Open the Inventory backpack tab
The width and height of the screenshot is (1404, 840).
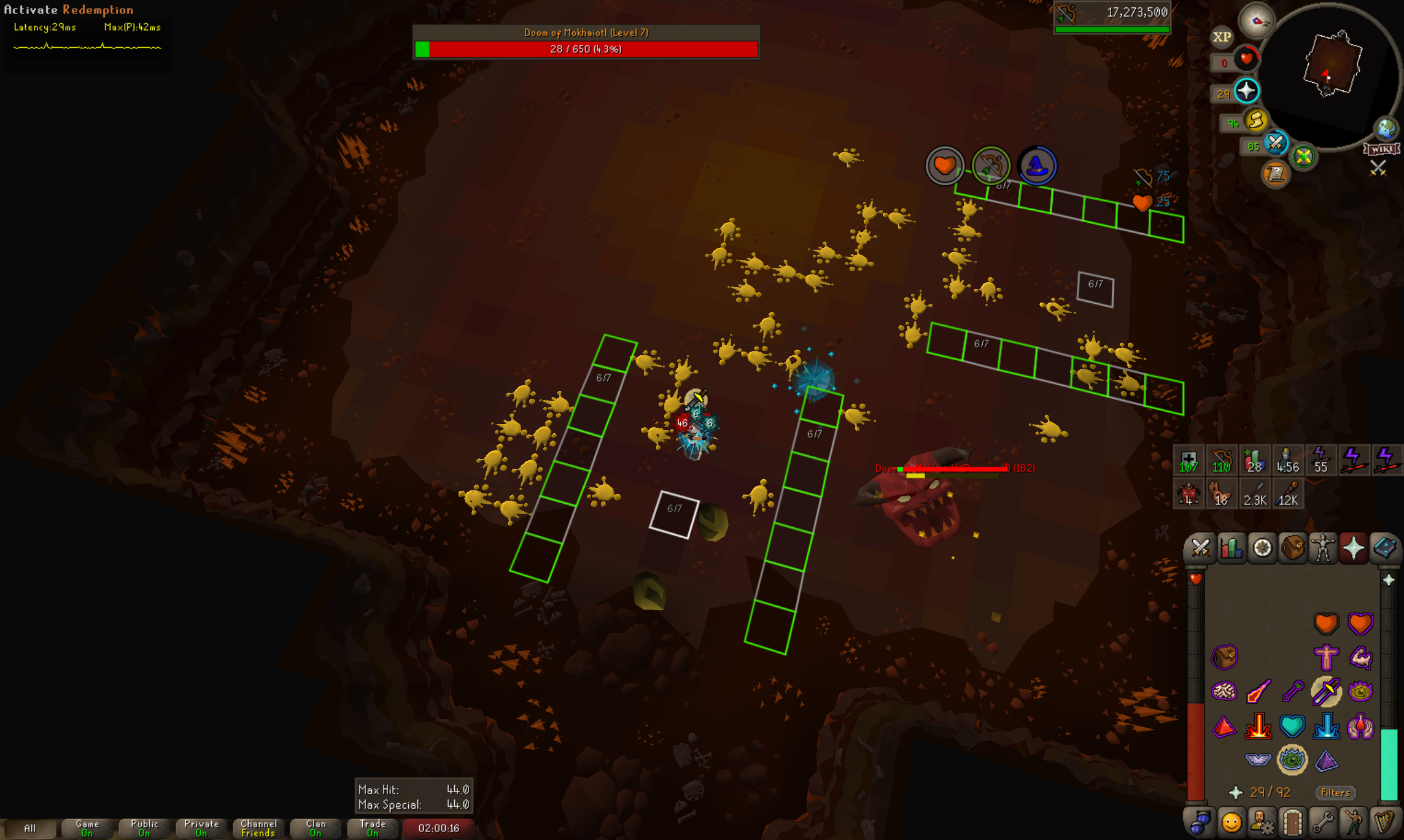point(1292,547)
